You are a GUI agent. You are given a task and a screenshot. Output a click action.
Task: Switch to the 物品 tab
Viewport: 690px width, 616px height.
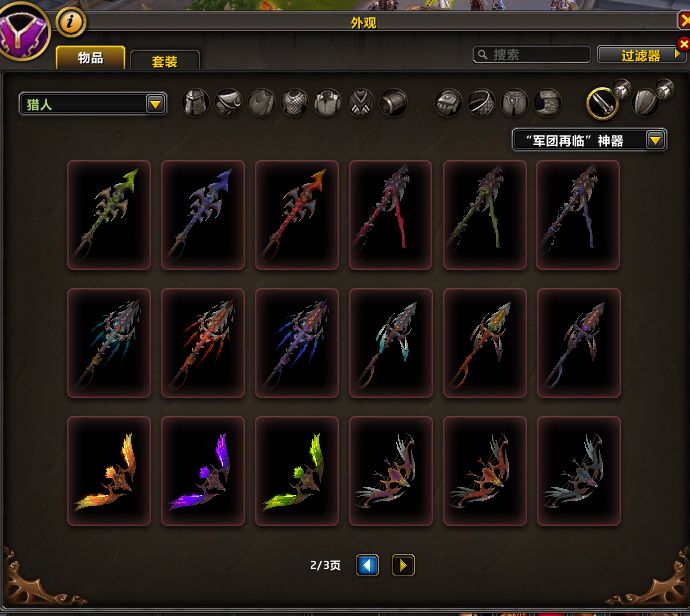(90, 58)
